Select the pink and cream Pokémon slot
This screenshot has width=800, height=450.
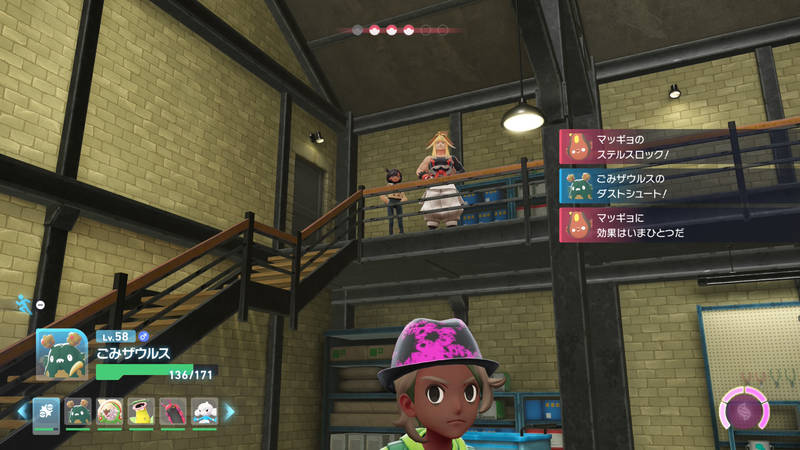click(110, 411)
